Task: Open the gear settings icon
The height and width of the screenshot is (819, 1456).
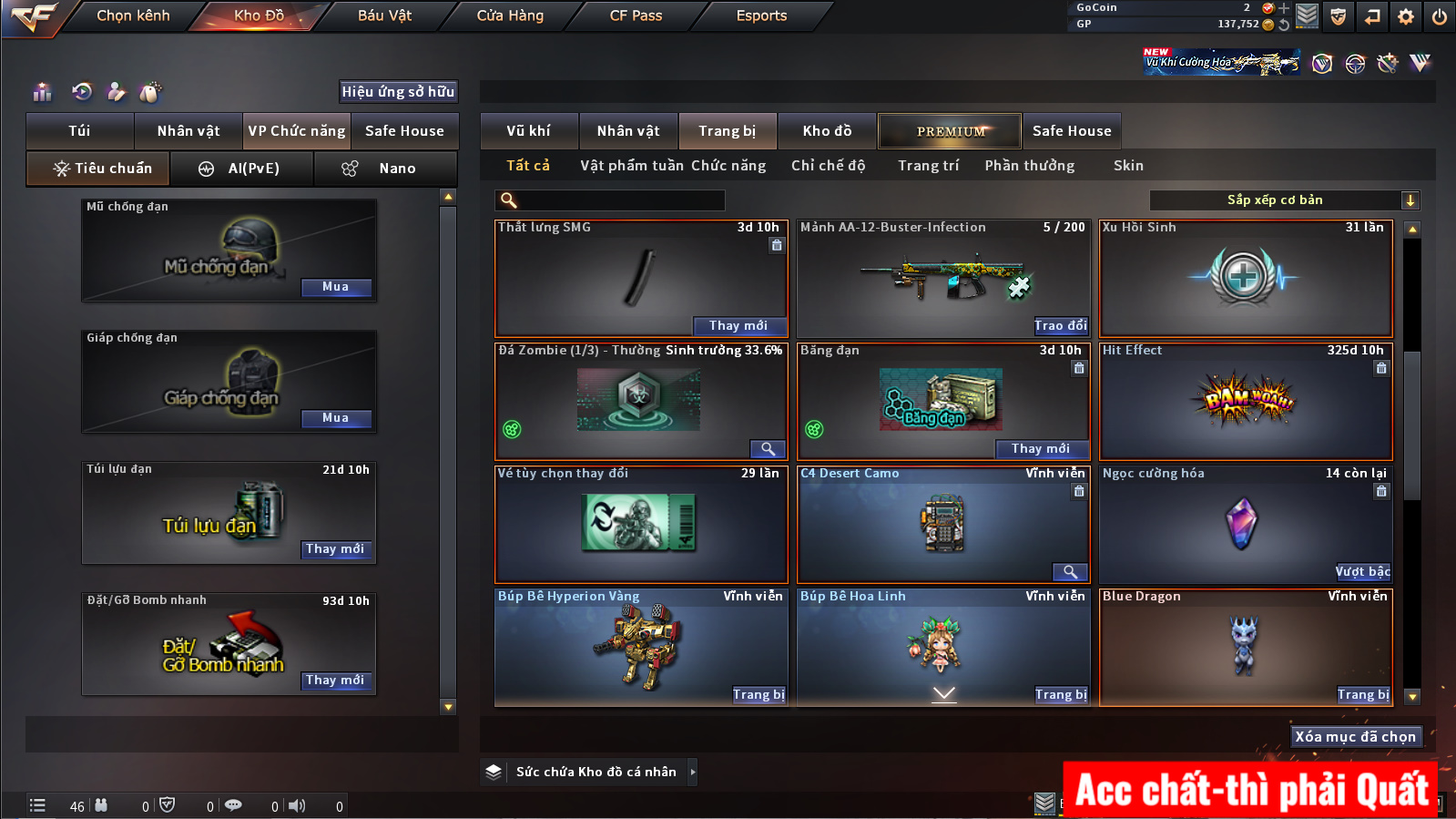Action: [1406, 16]
